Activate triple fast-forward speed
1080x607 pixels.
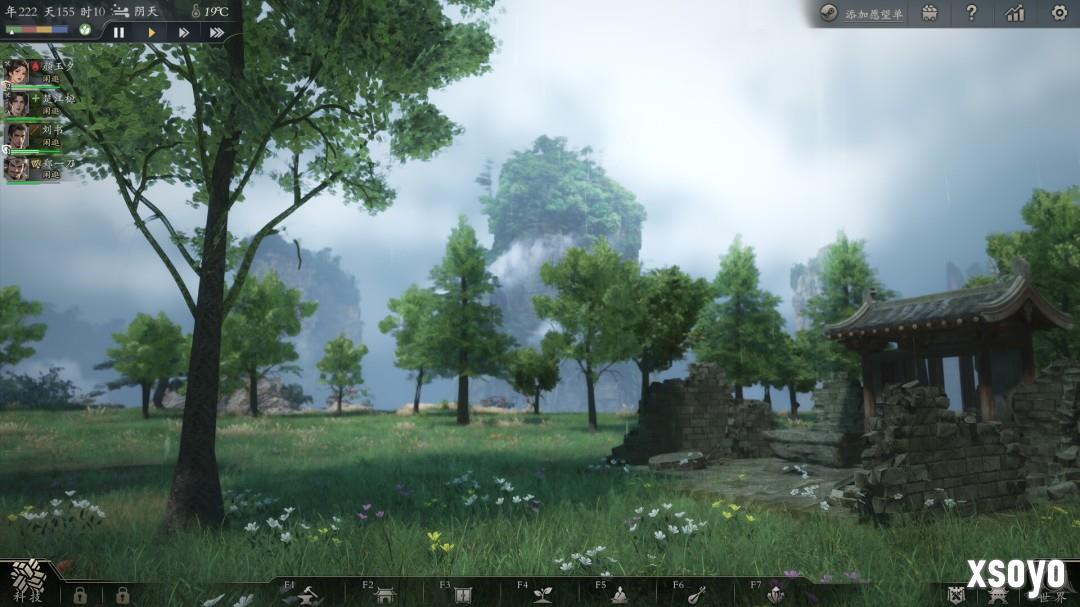(x=216, y=32)
